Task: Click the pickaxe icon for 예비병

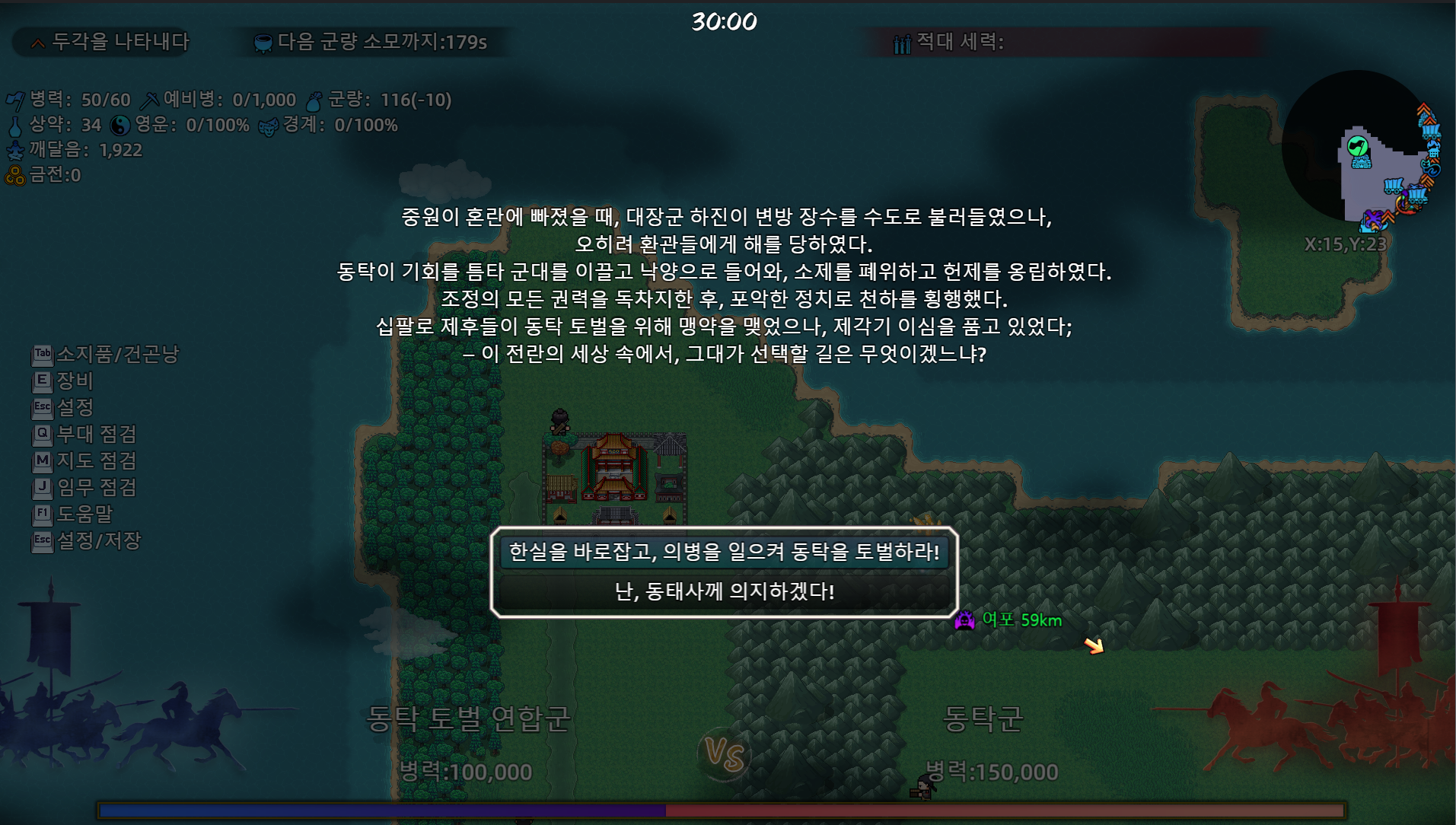Action: click(152, 99)
